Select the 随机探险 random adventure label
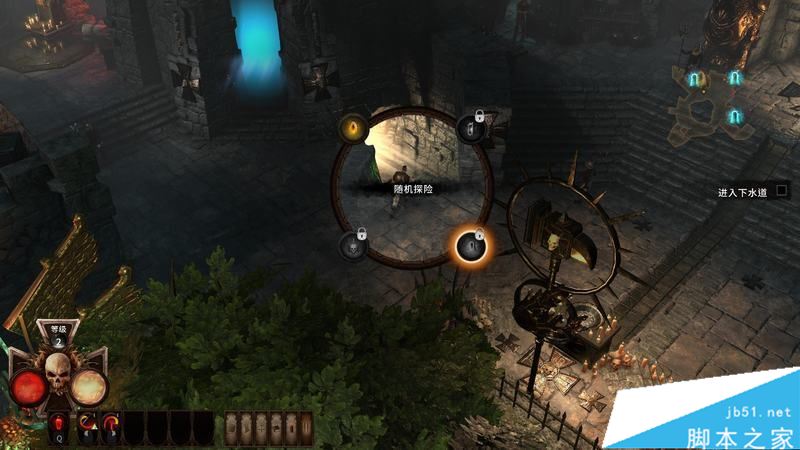Screen dimensions: 800x450 (412, 187)
